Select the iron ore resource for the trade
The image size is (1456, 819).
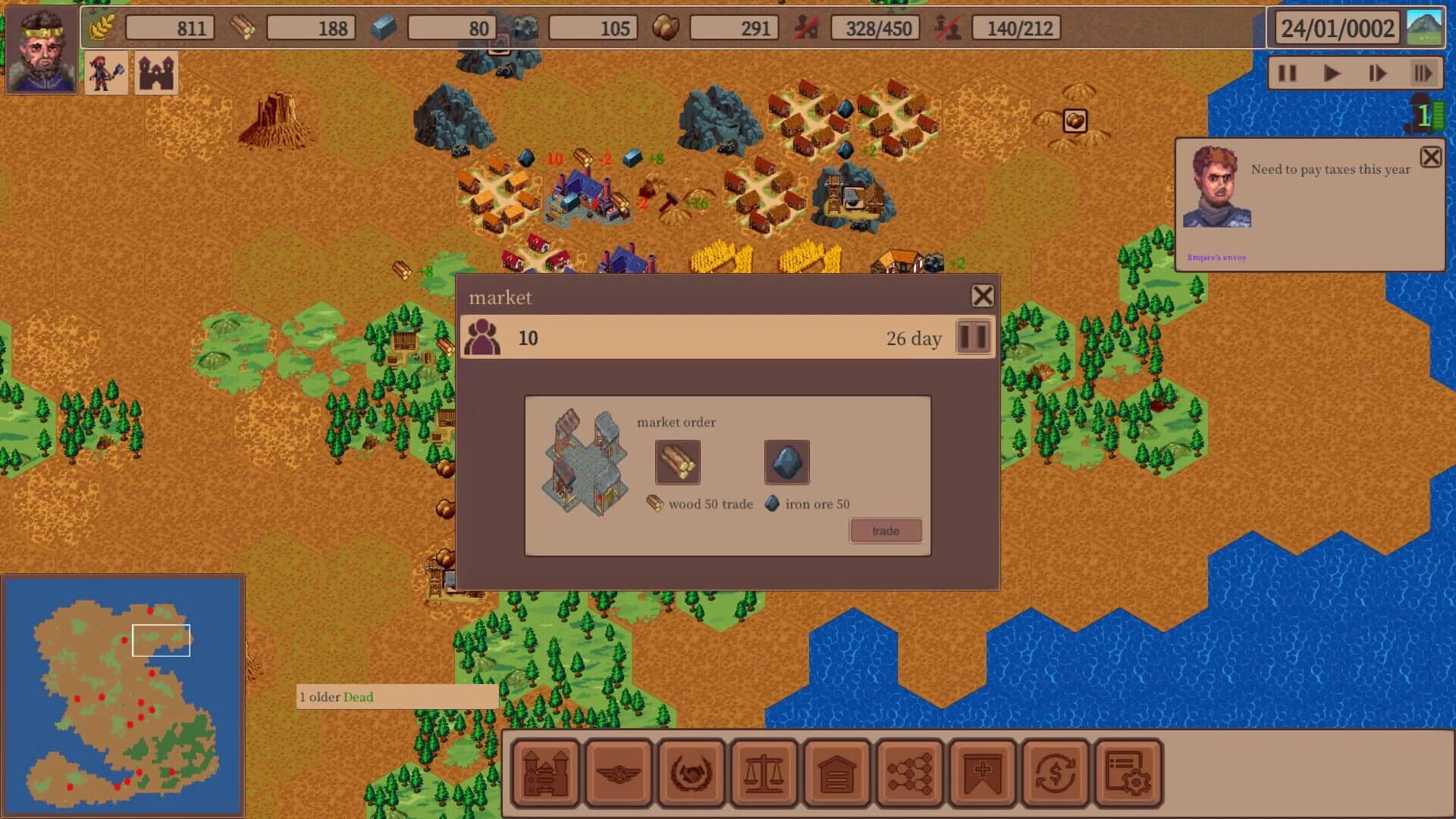point(786,463)
